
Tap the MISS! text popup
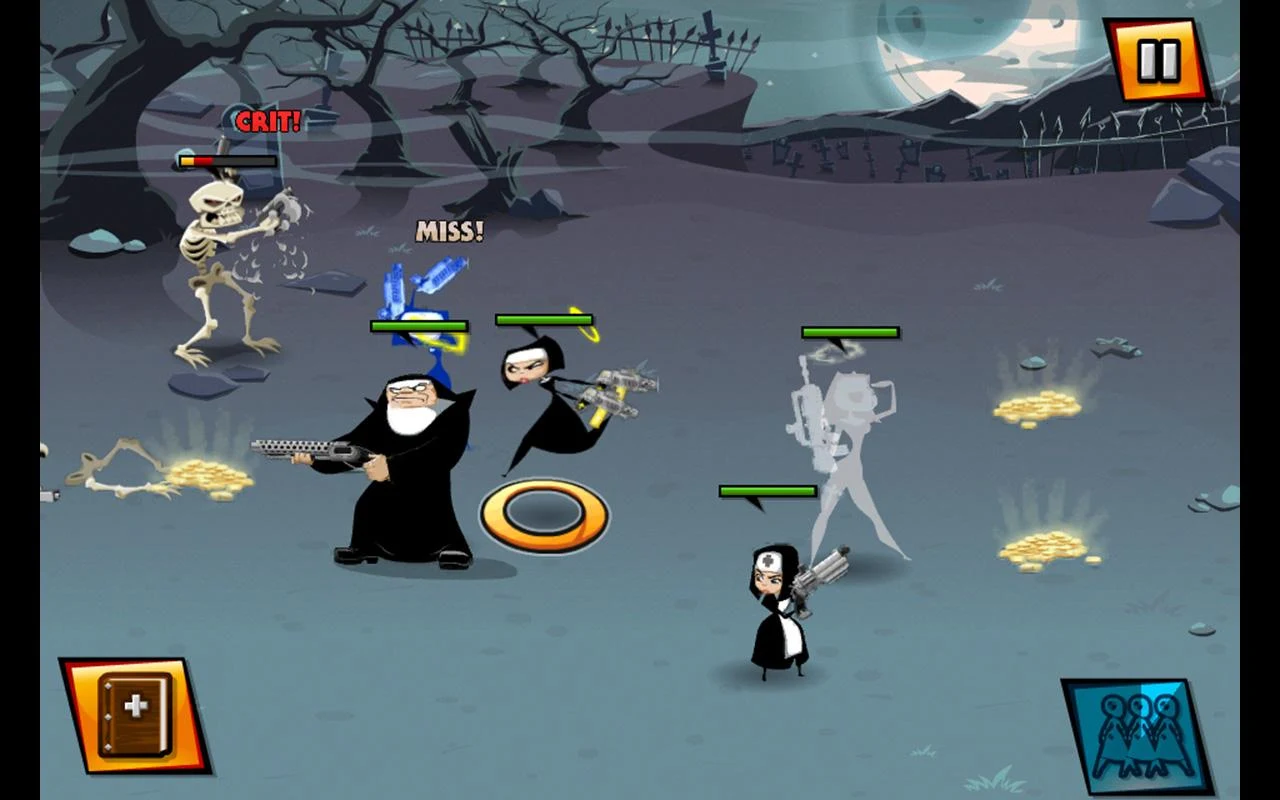click(x=449, y=231)
